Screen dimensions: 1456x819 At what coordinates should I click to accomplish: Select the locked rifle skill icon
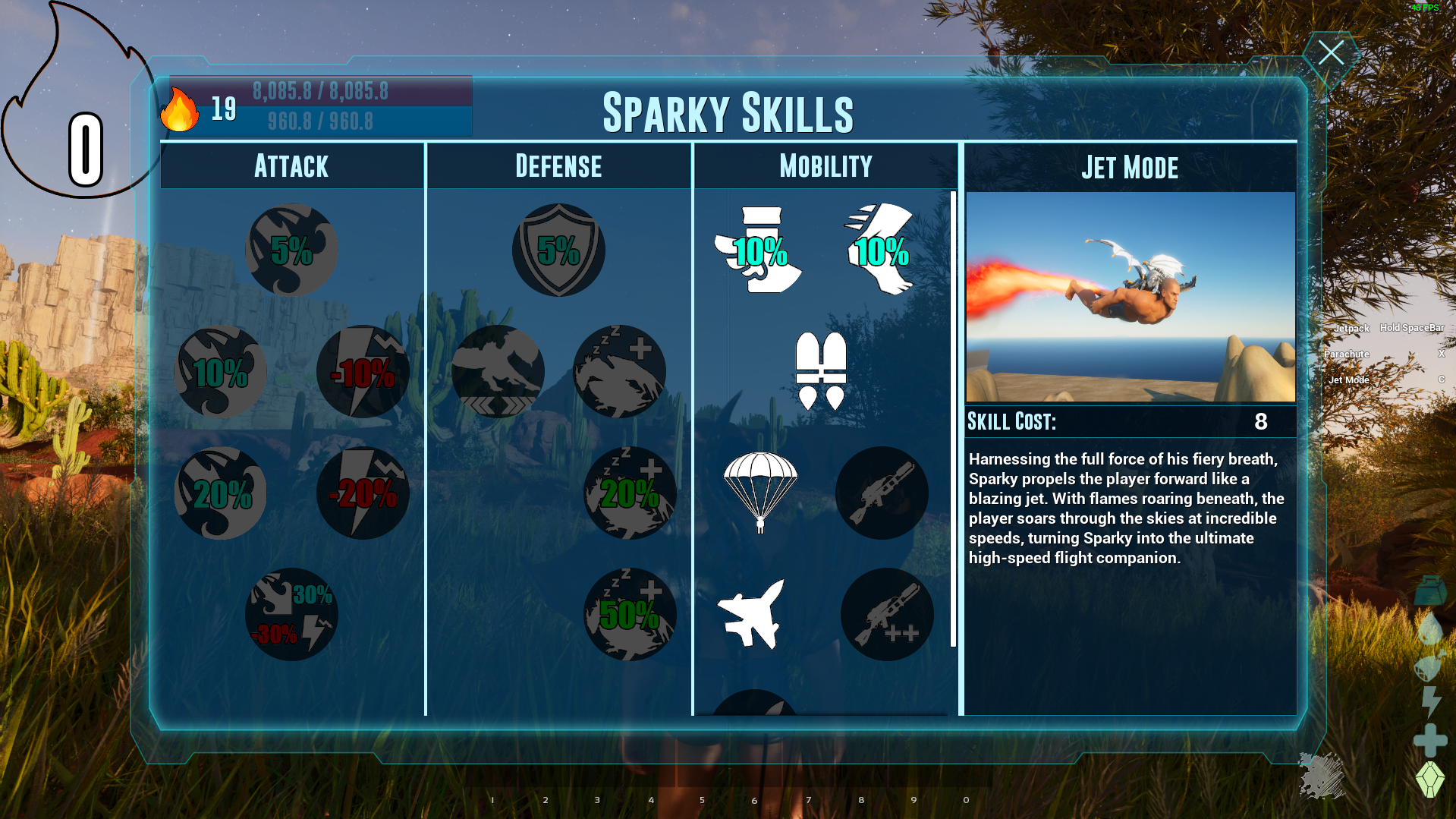[x=882, y=493]
